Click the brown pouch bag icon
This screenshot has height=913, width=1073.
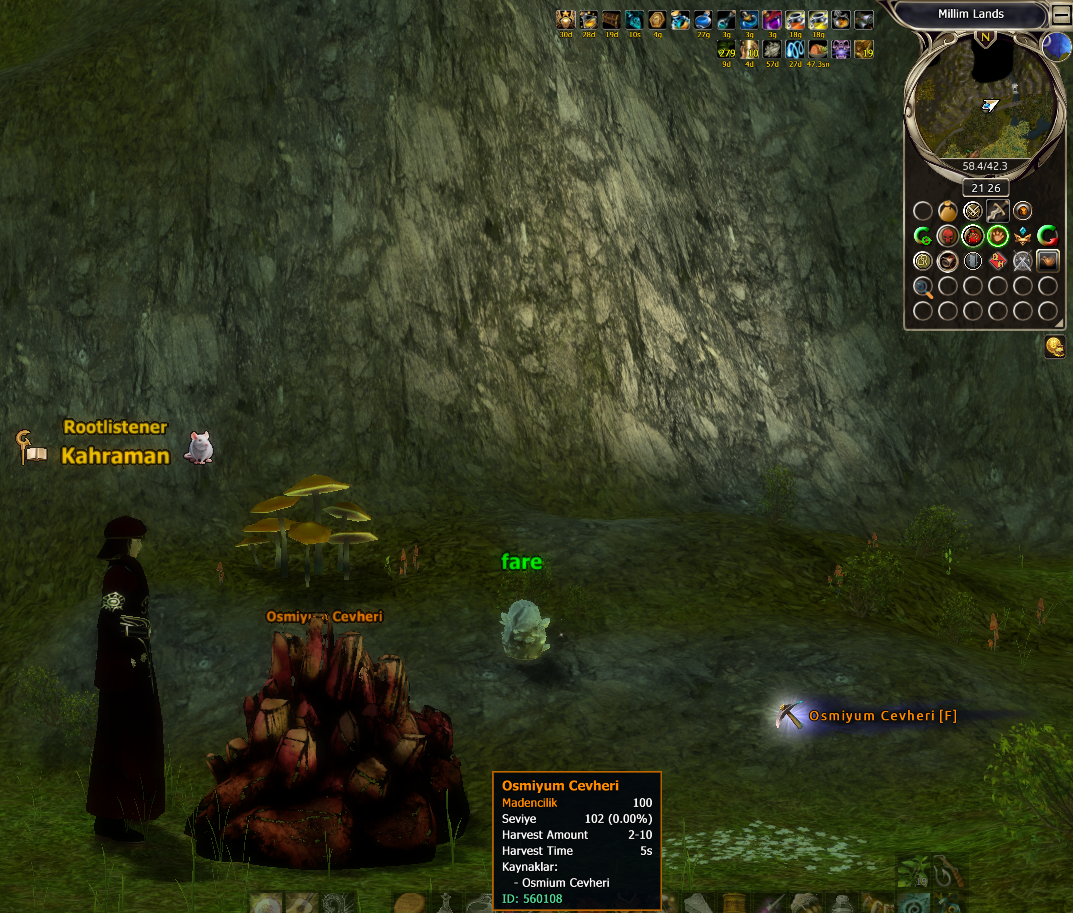(948, 211)
